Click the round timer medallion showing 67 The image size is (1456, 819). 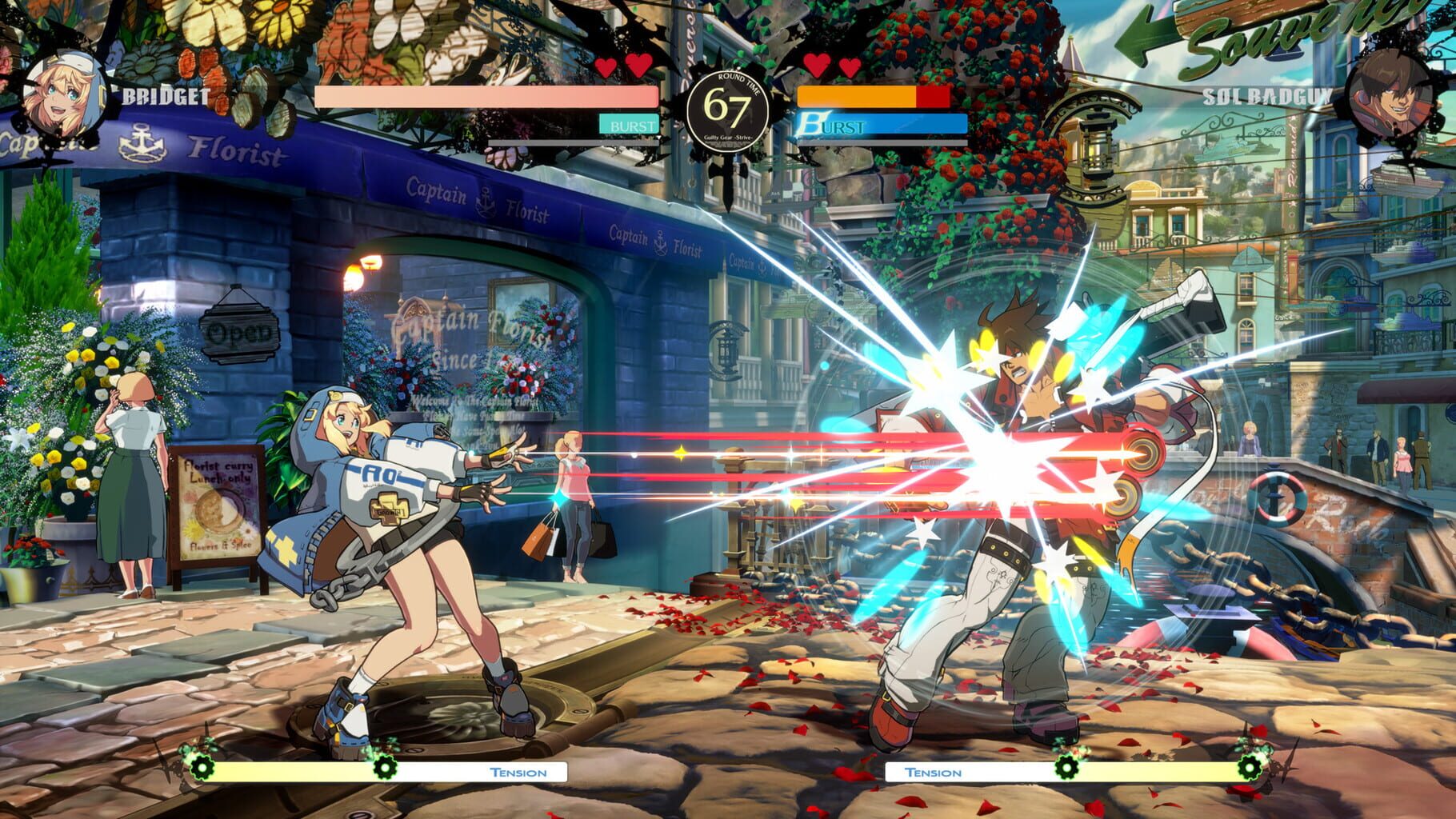(x=729, y=104)
